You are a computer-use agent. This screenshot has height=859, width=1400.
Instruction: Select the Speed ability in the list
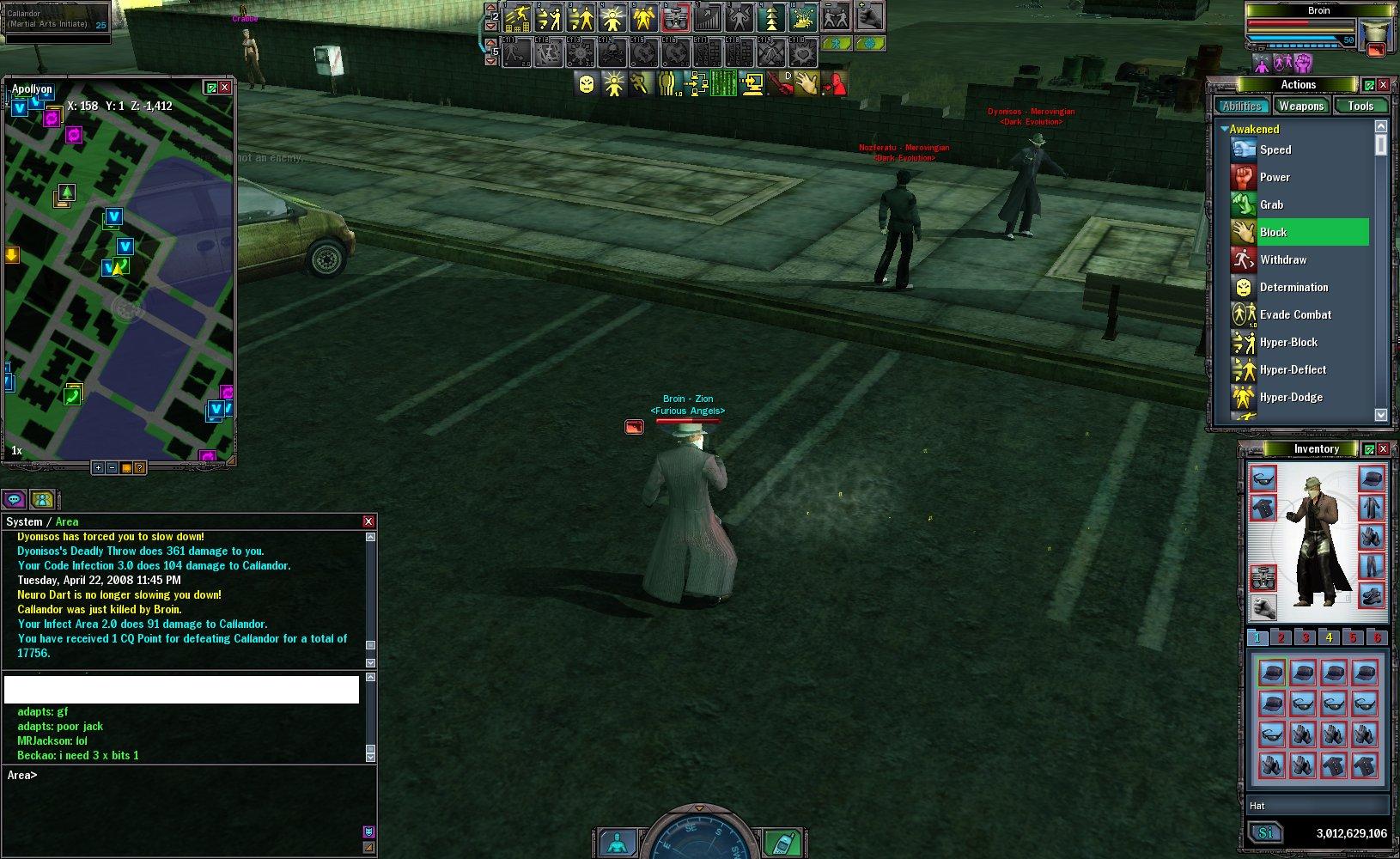click(x=1275, y=149)
